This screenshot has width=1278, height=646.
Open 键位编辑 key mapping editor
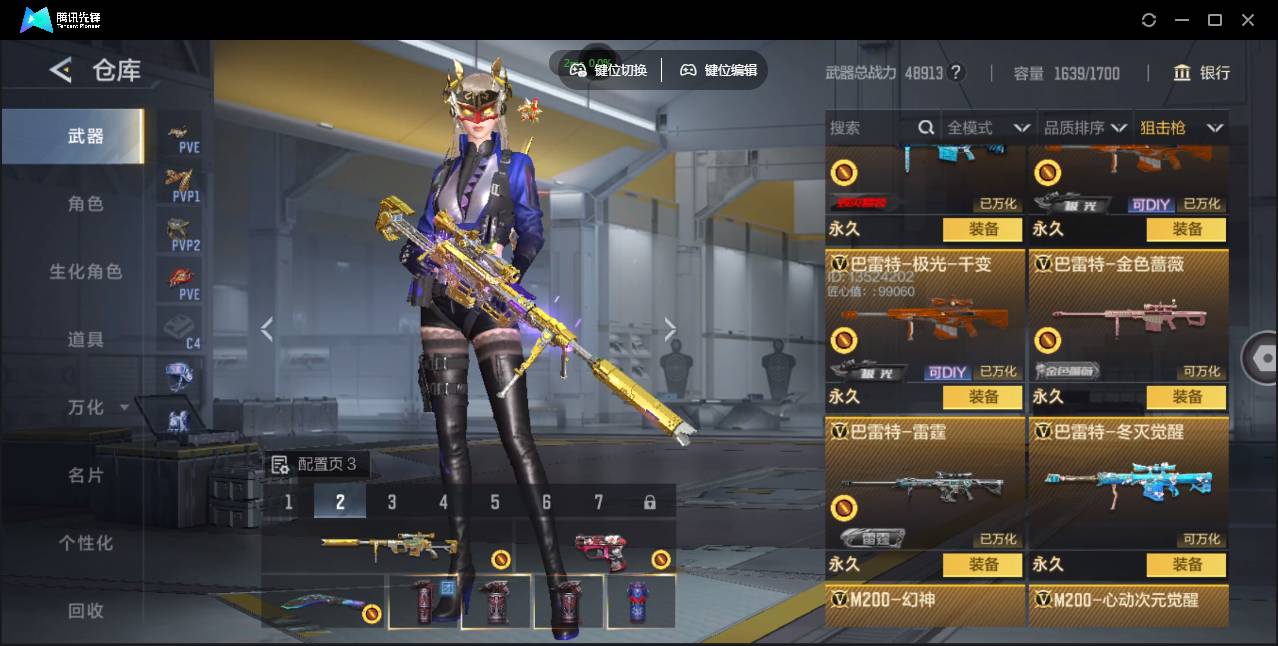click(x=718, y=70)
